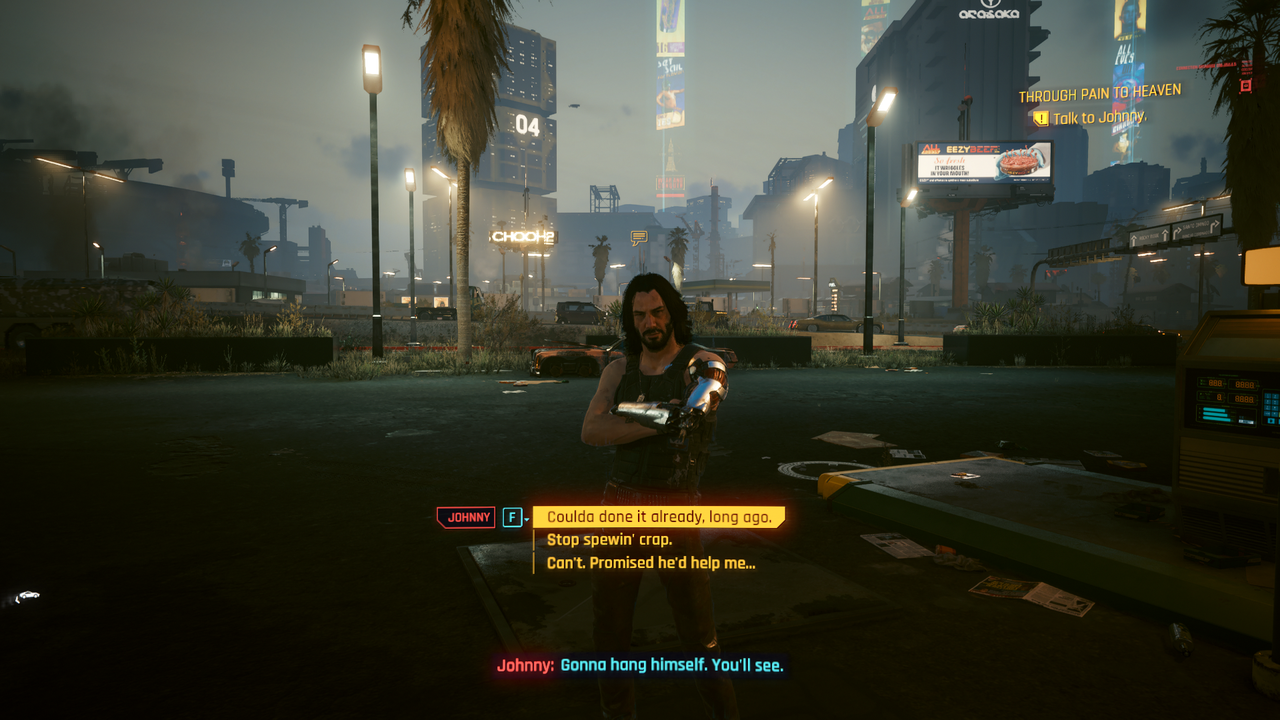Viewport: 1280px width, 720px height.
Task: Click the red connection-signal indicator top right
Action: [x=1206, y=66]
